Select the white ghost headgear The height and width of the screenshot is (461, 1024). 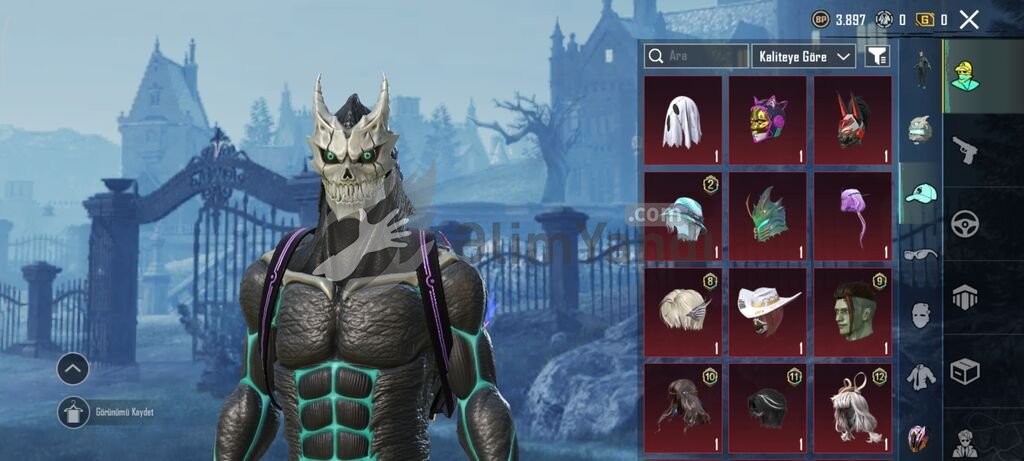tap(682, 121)
